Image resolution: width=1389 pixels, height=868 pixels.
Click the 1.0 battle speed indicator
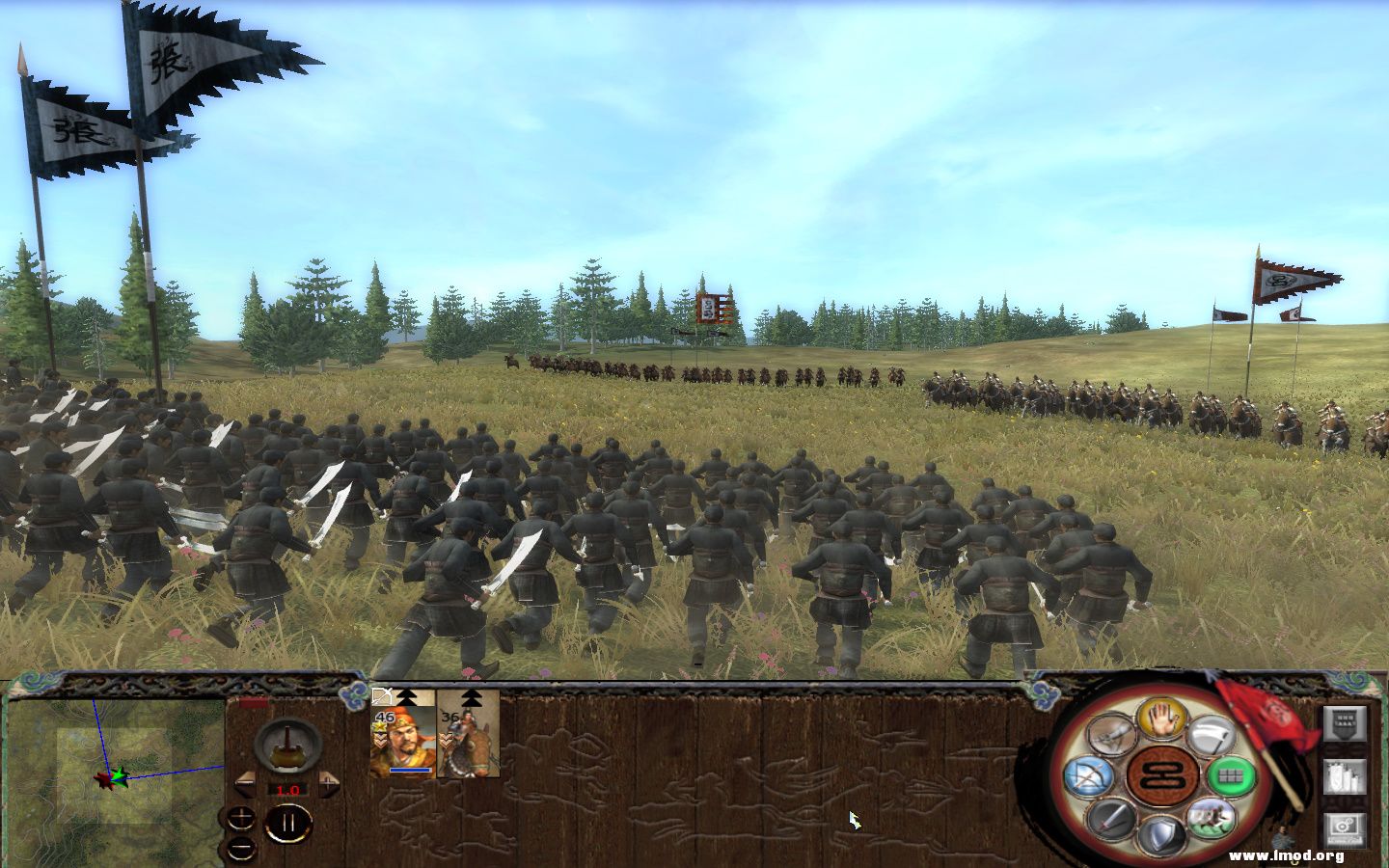click(288, 791)
